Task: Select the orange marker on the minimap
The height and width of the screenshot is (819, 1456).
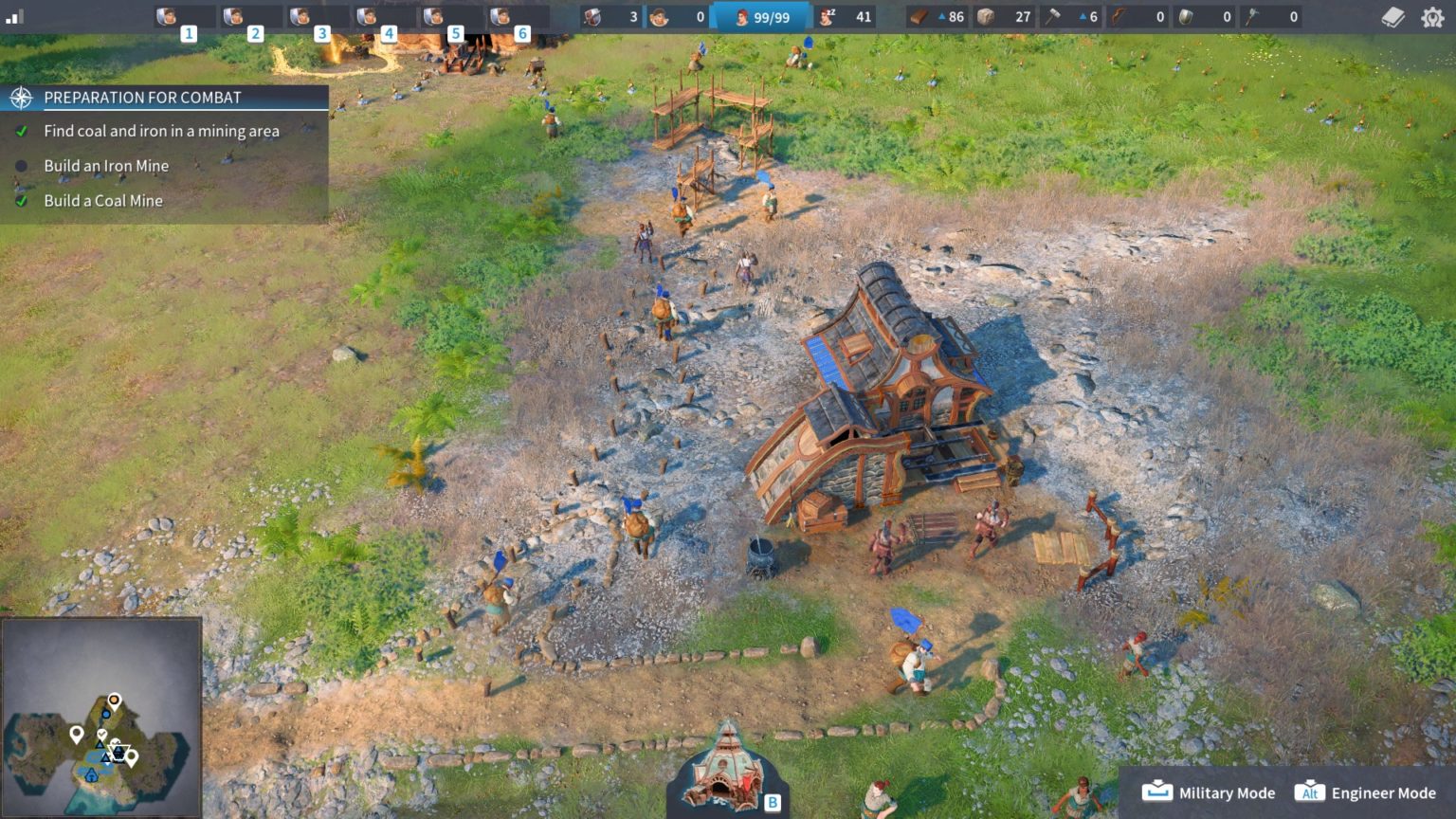Action: click(114, 701)
